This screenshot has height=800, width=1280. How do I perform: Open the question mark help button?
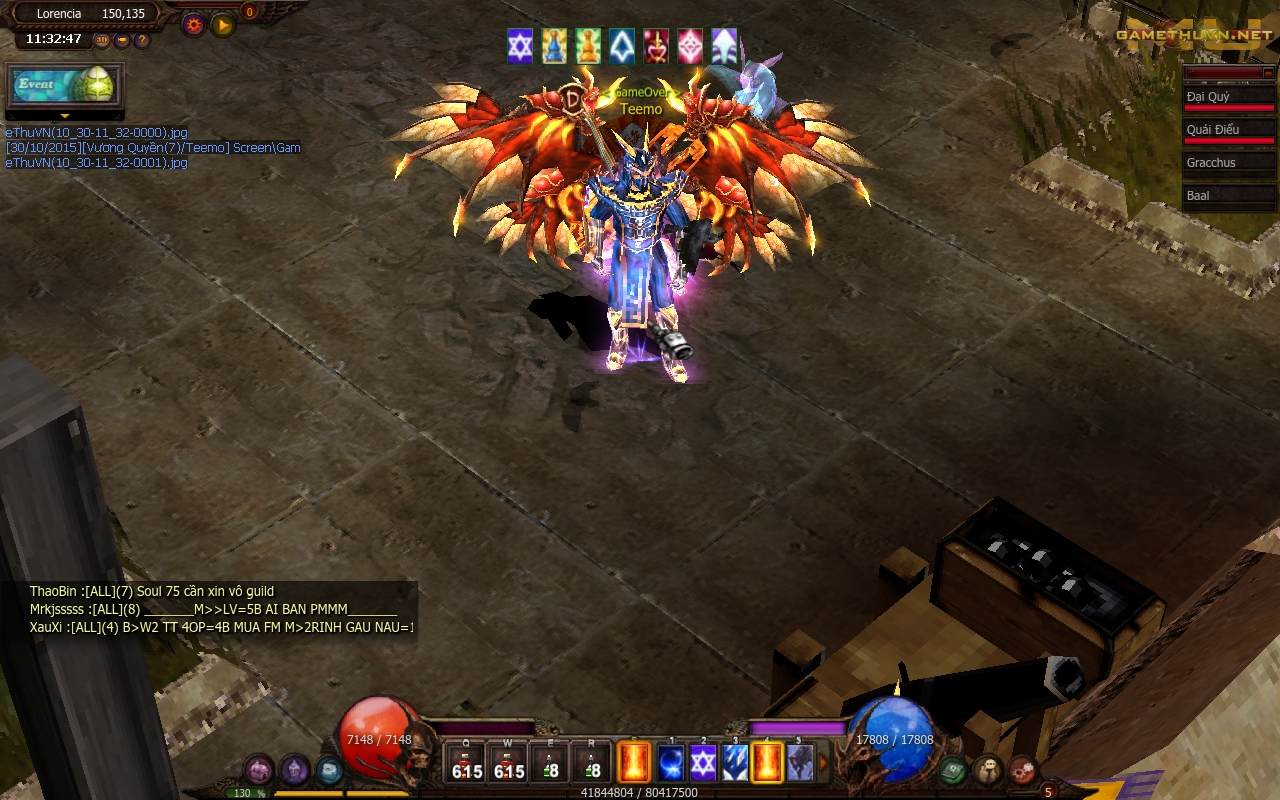coord(142,40)
